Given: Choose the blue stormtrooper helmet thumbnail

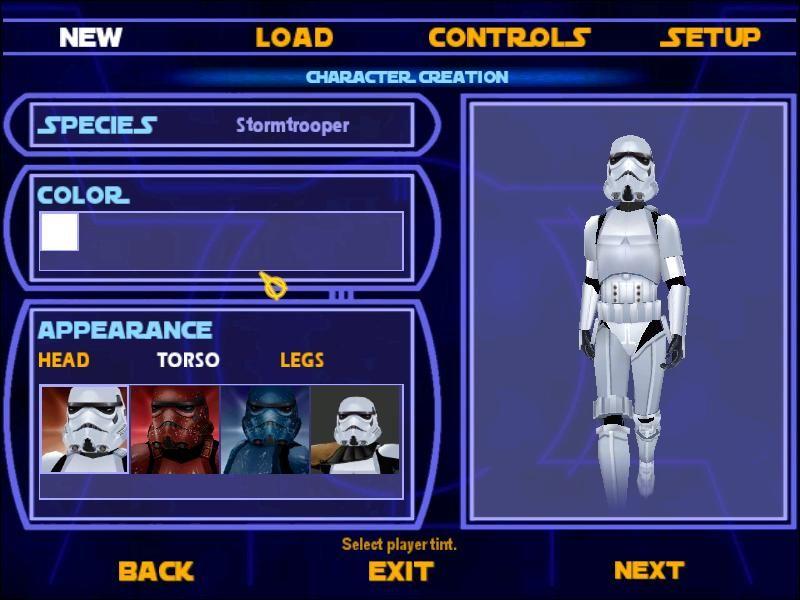Looking at the screenshot, I should click(x=265, y=429).
